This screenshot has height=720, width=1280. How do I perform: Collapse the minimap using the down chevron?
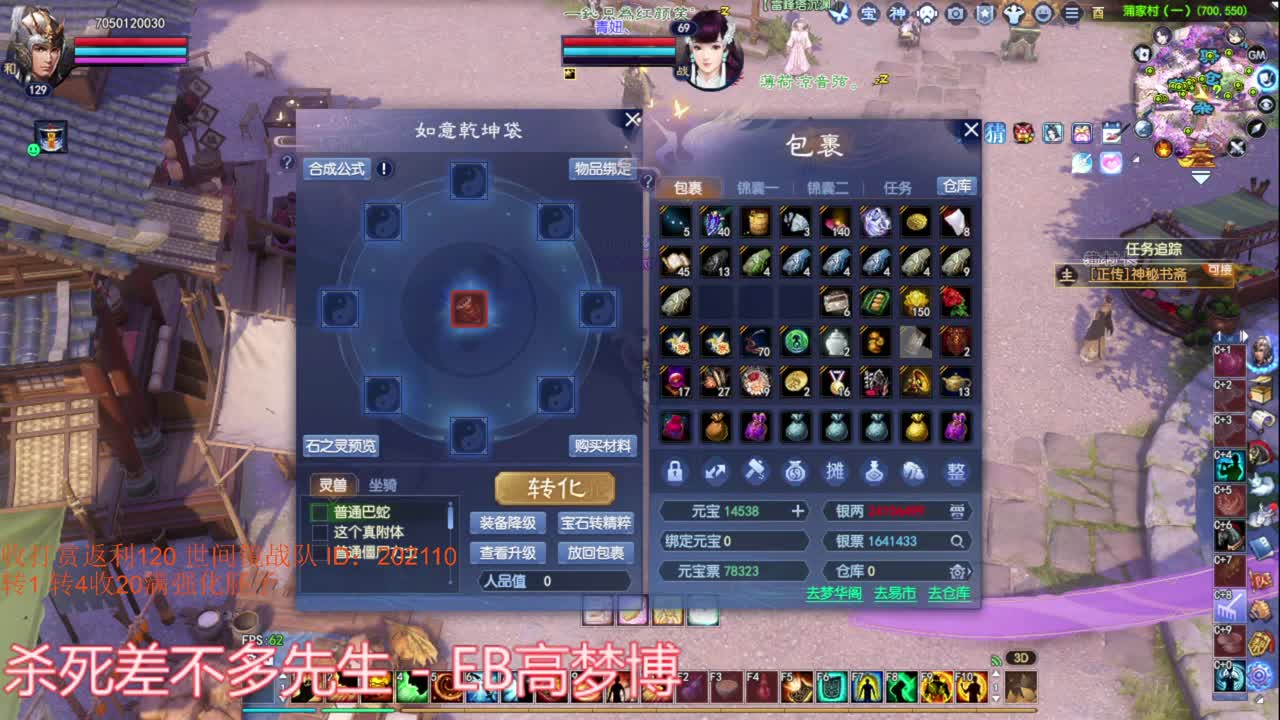click(1200, 178)
